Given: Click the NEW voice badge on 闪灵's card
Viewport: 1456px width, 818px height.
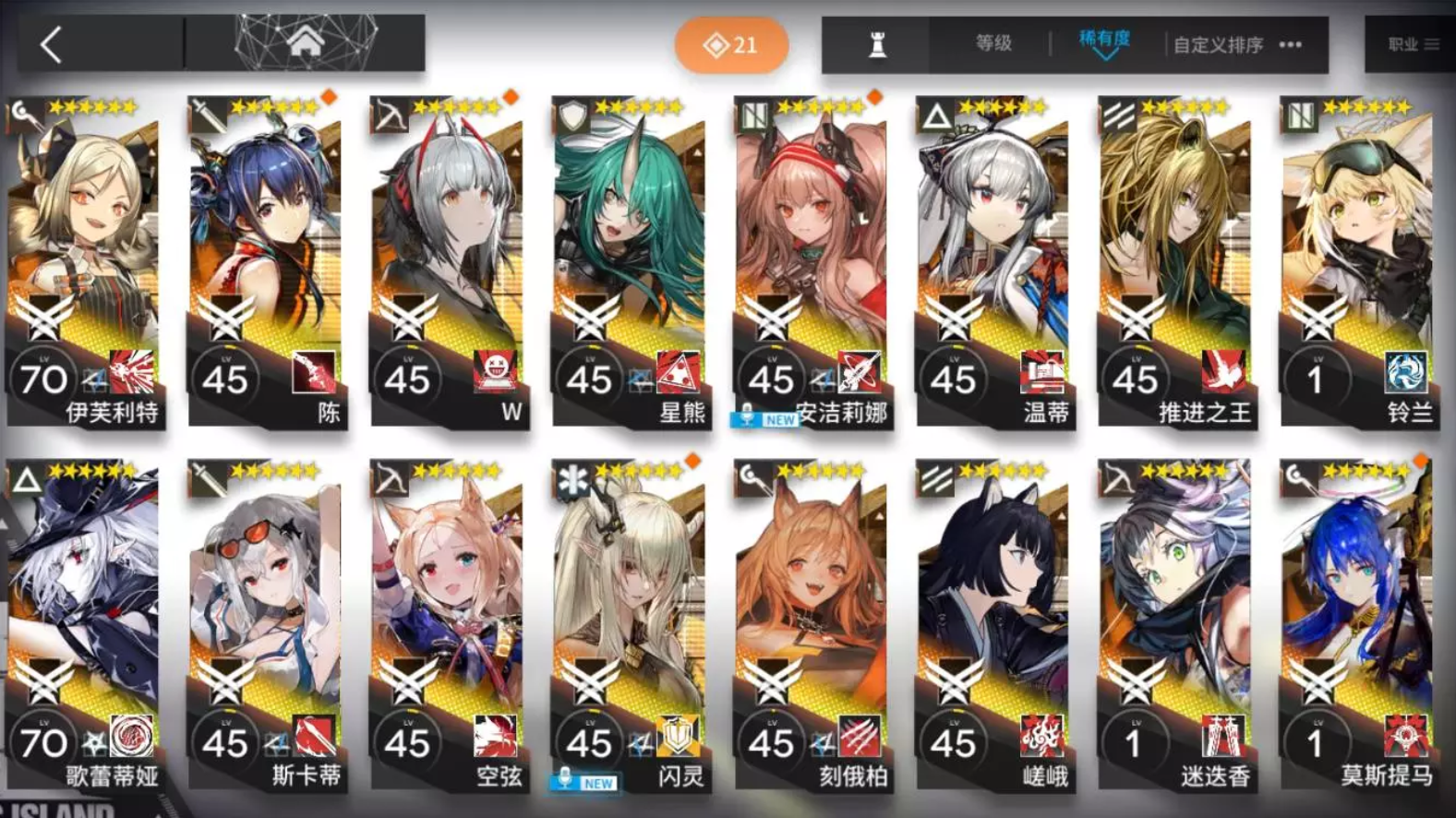Looking at the screenshot, I should click(x=584, y=782).
